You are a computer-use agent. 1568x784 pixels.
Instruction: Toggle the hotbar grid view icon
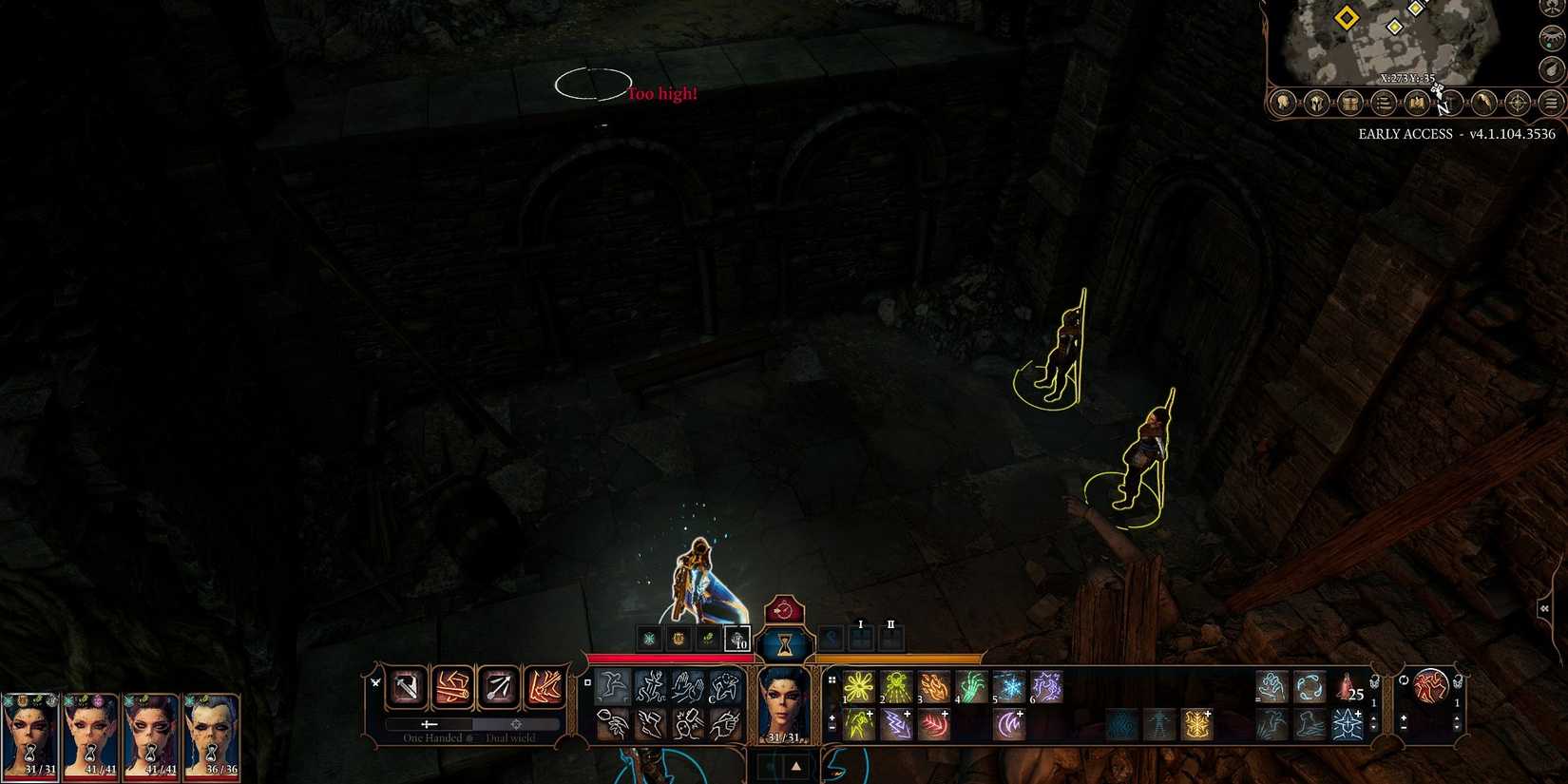pos(832,680)
